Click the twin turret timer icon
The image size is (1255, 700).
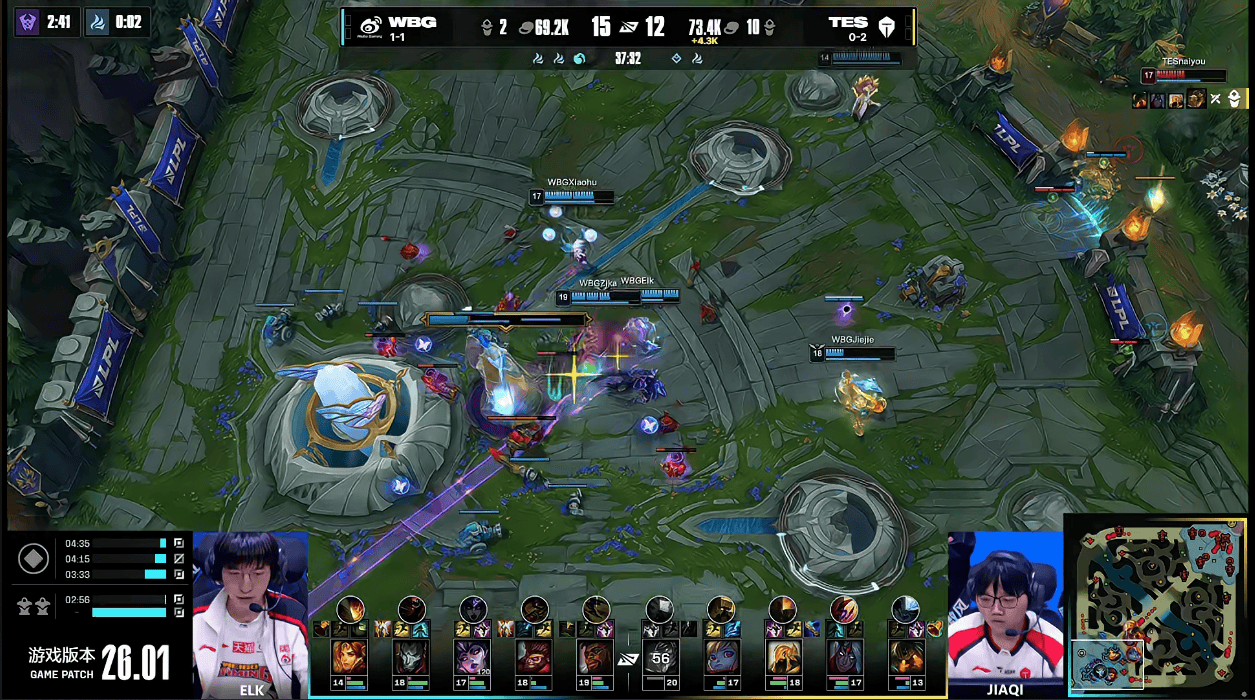pos(33,605)
